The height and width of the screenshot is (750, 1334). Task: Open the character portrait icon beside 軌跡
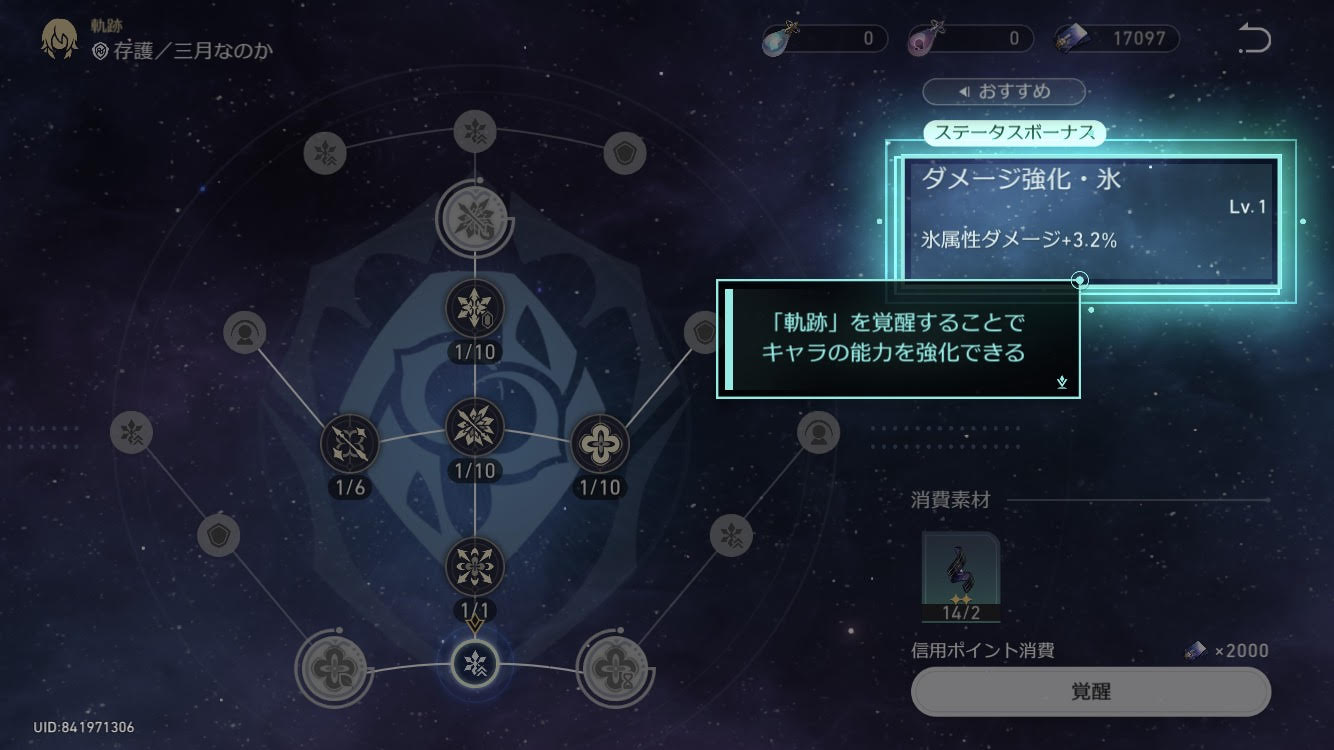point(60,40)
